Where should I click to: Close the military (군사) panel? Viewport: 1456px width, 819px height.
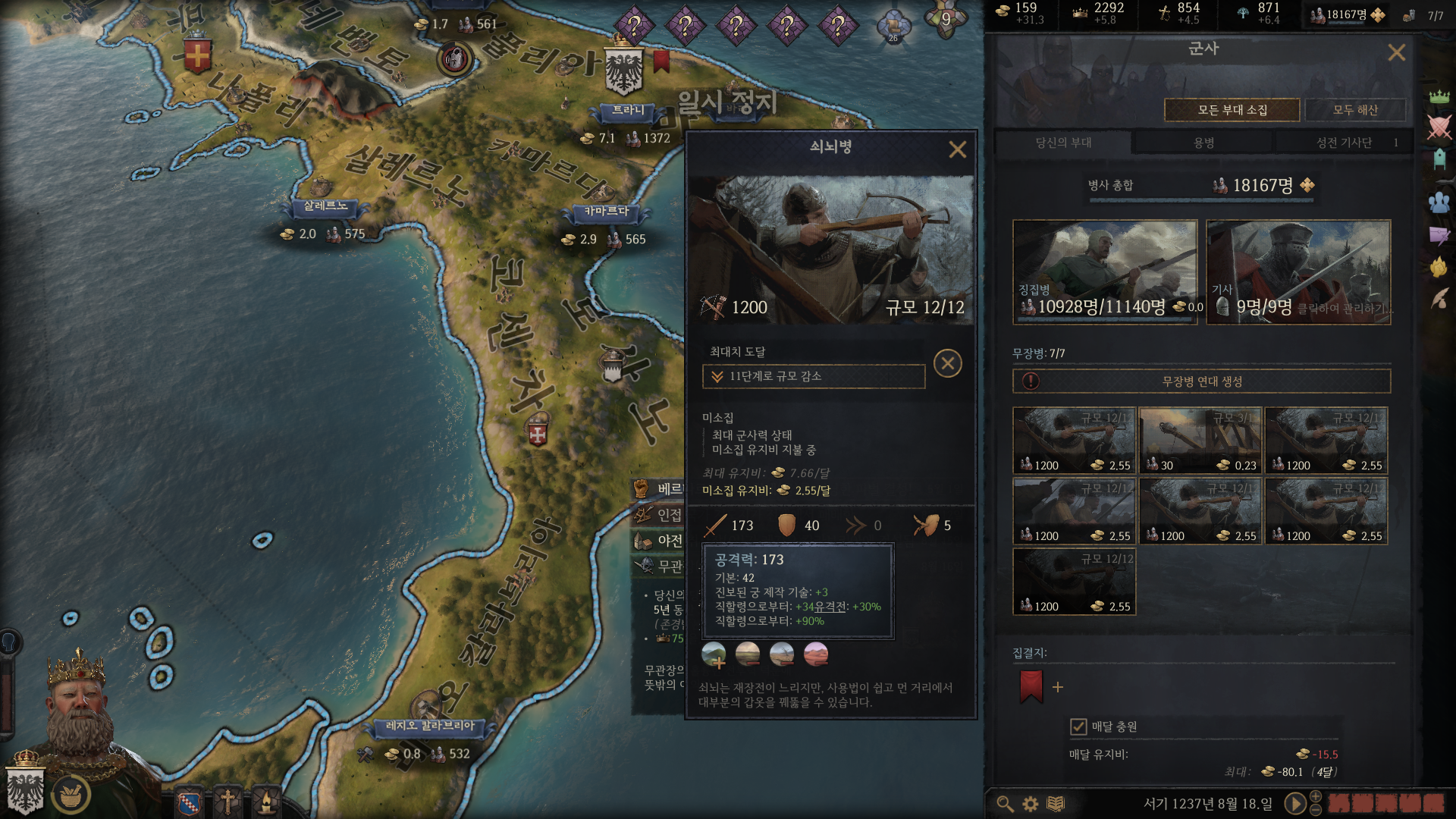coord(1396,52)
